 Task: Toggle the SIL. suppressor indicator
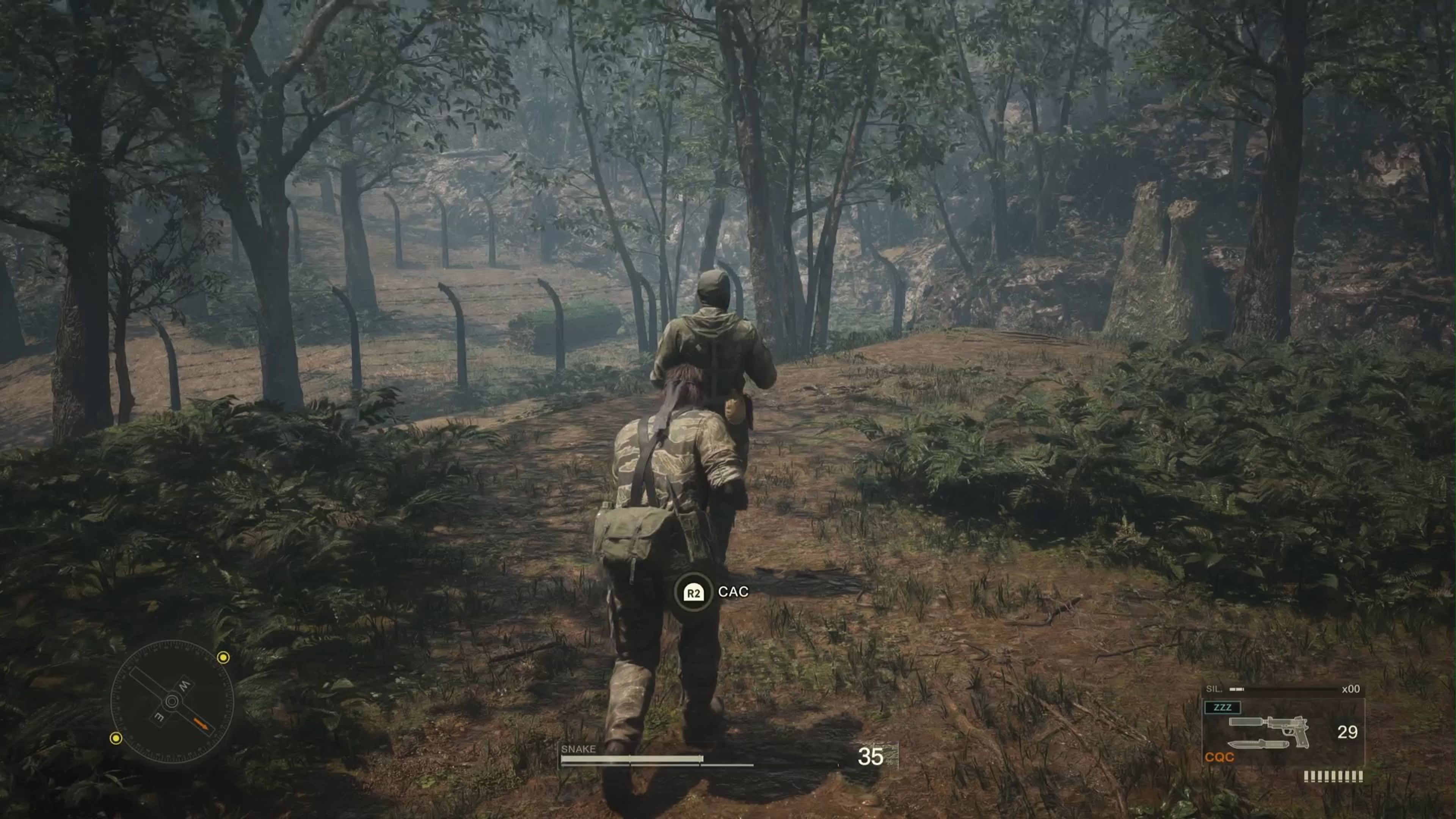tap(1214, 689)
